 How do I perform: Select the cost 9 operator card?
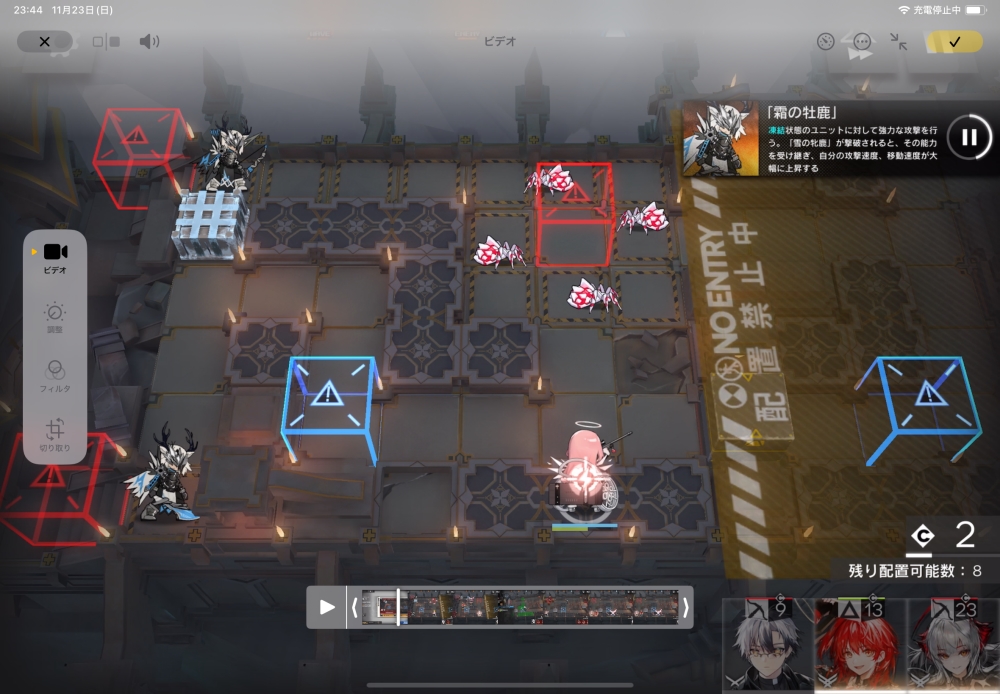click(767, 645)
